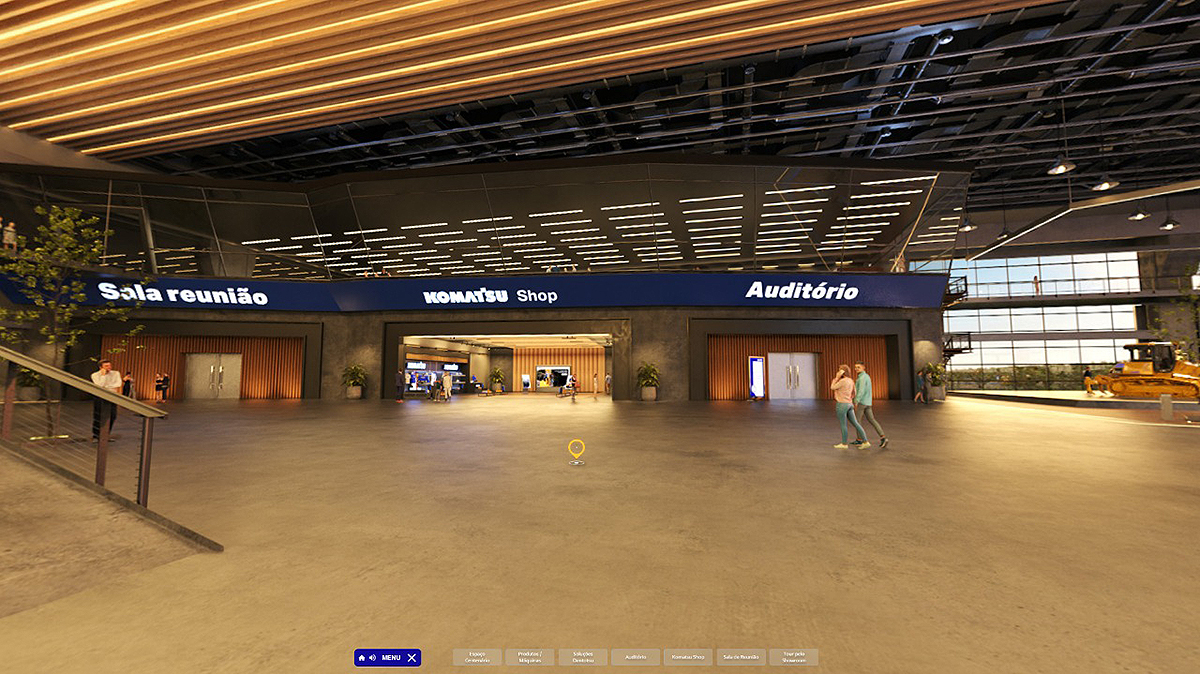Open the Espaço Centenário section
The height and width of the screenshot is (674, 1200).
tap(477, 658)
